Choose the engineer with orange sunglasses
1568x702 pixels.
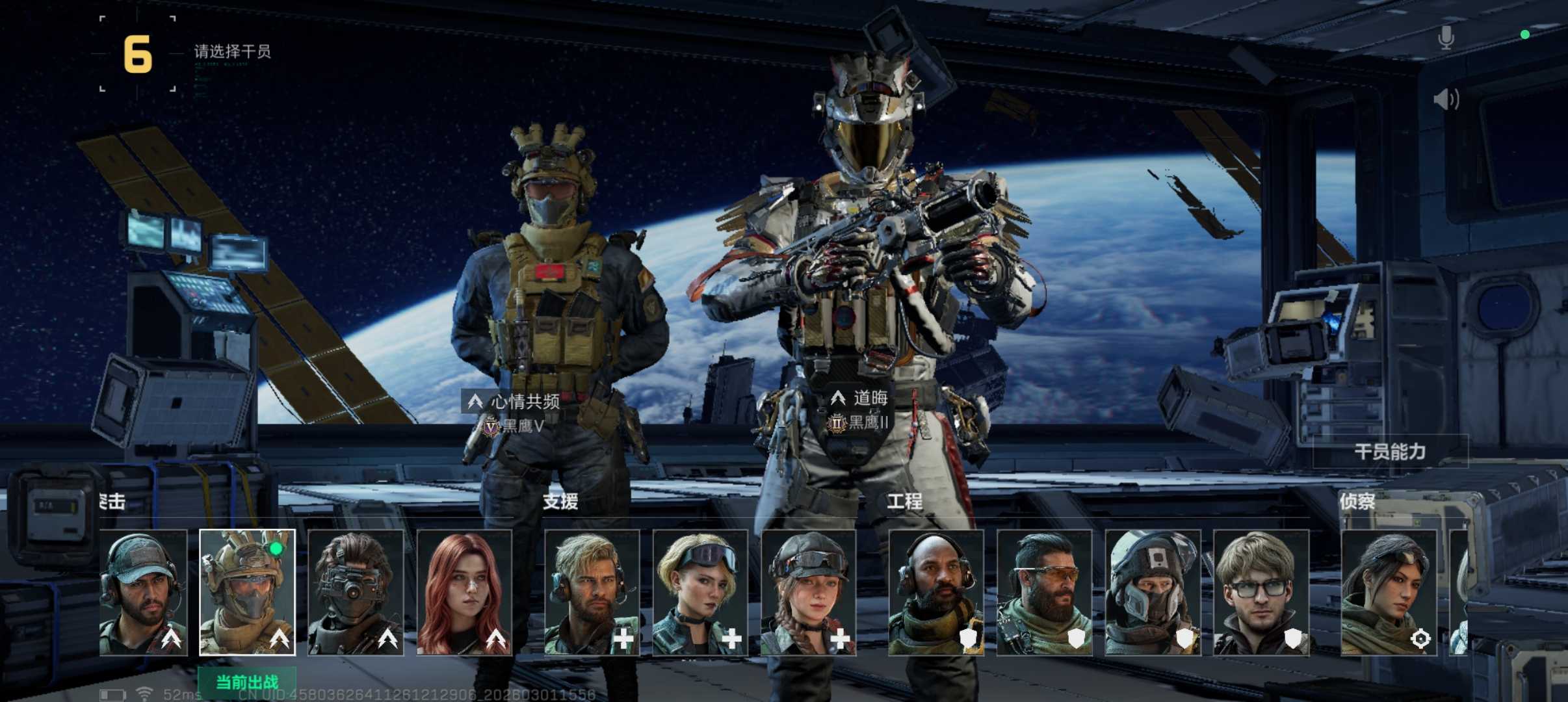(1044, 592)
